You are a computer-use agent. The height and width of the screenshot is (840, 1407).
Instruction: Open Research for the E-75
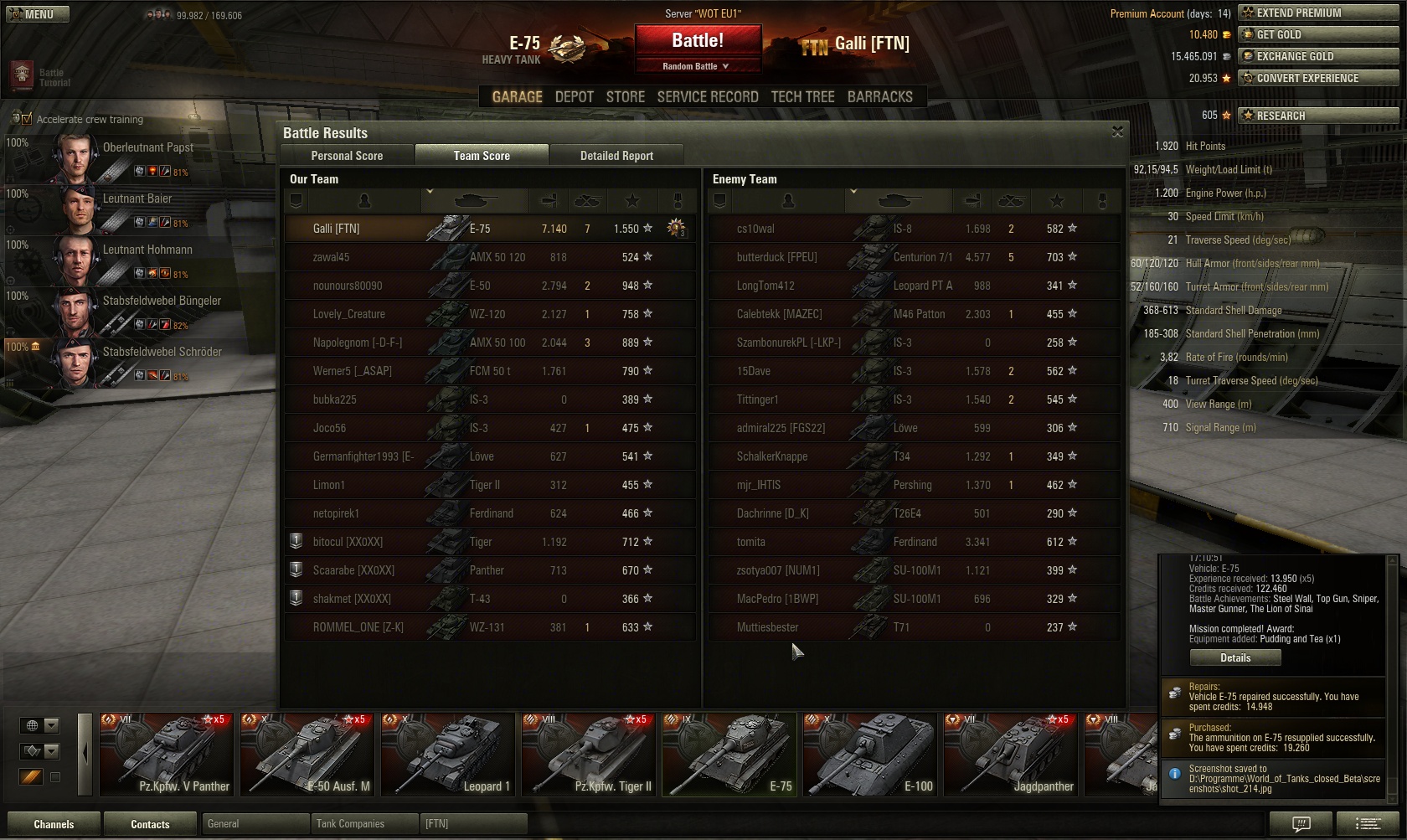pyautogui.click(x=1319, y=116)
